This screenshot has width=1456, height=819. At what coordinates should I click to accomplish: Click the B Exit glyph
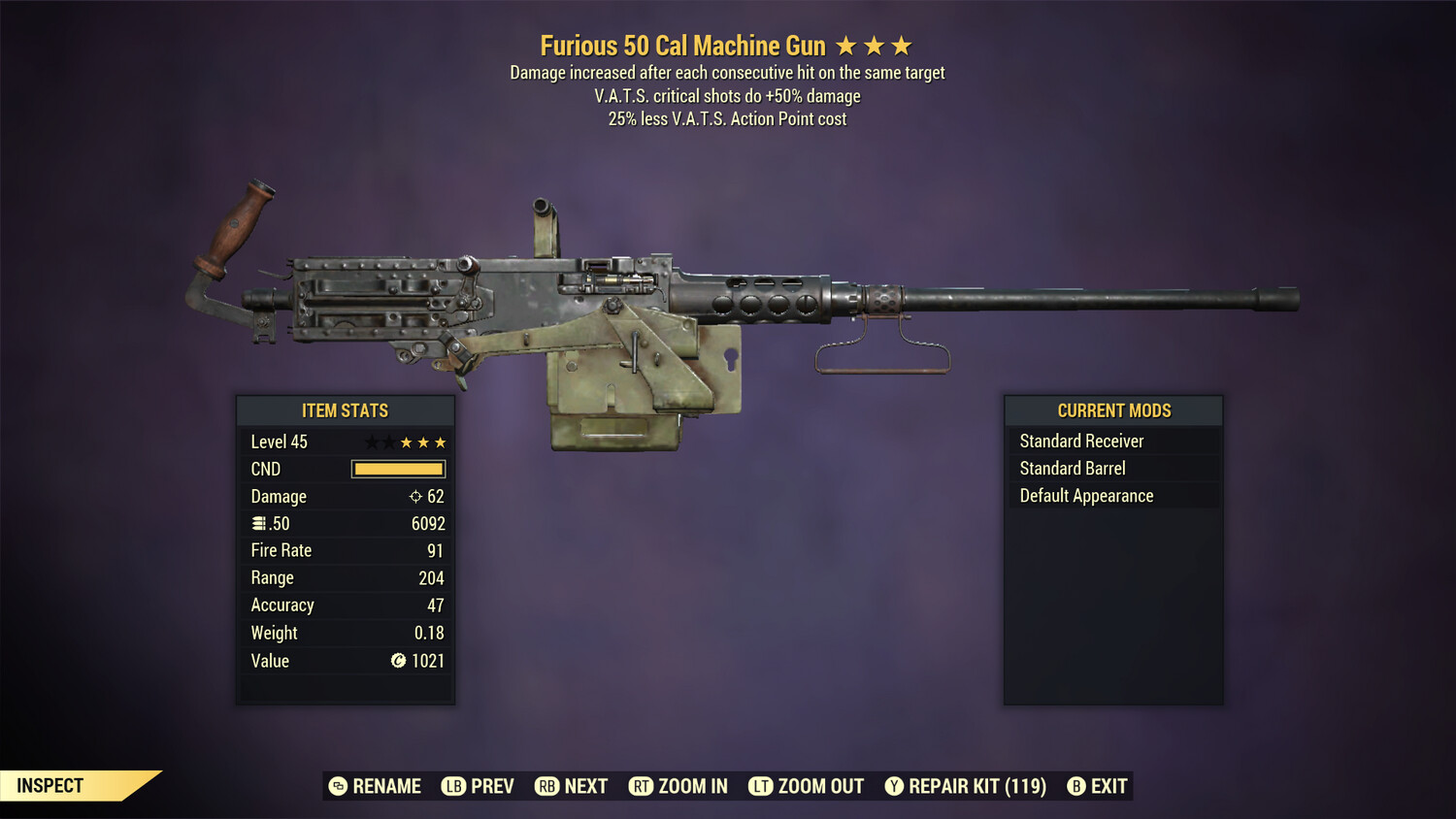point(1076,786)
